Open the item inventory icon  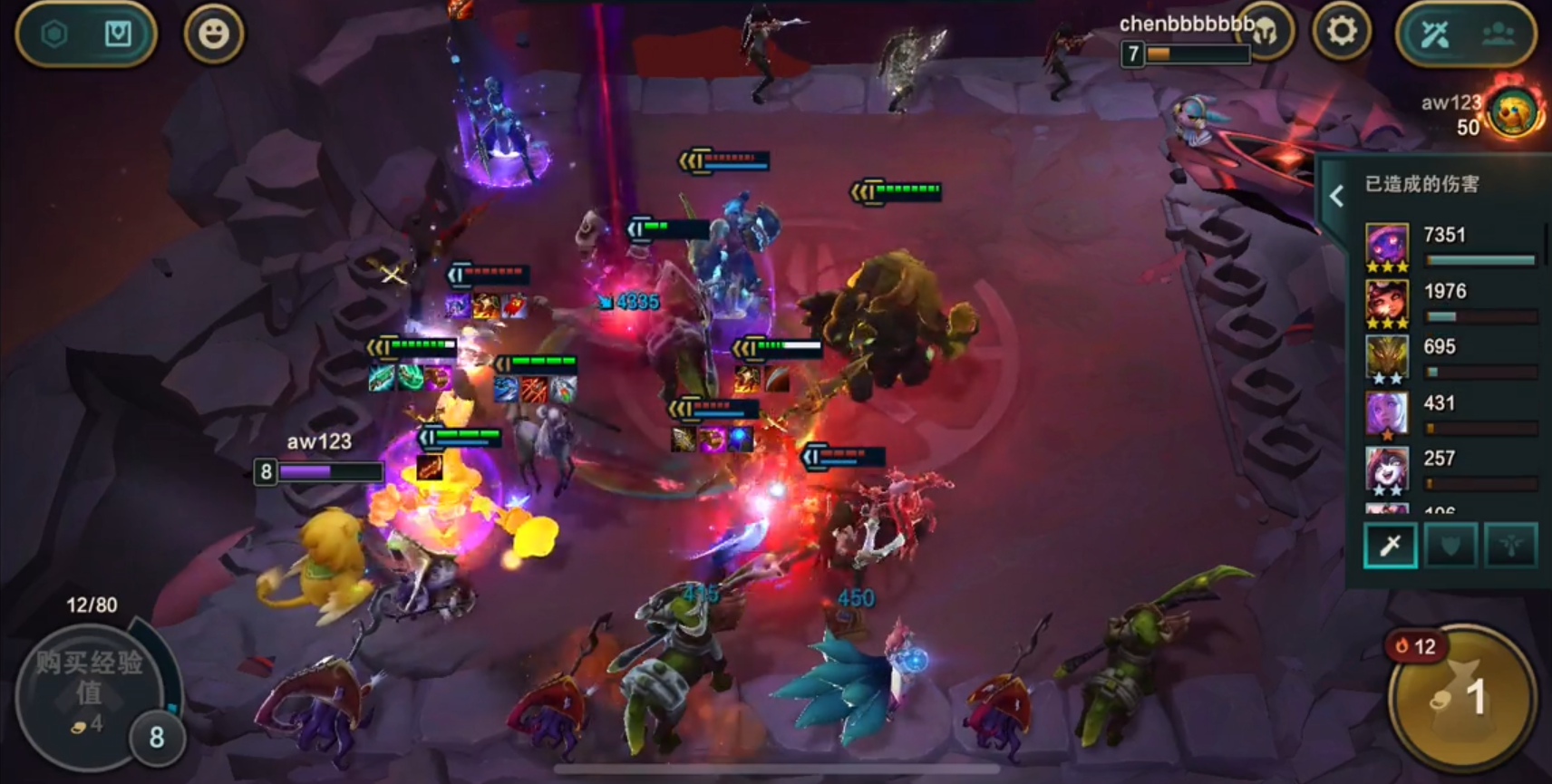(118, 34)
